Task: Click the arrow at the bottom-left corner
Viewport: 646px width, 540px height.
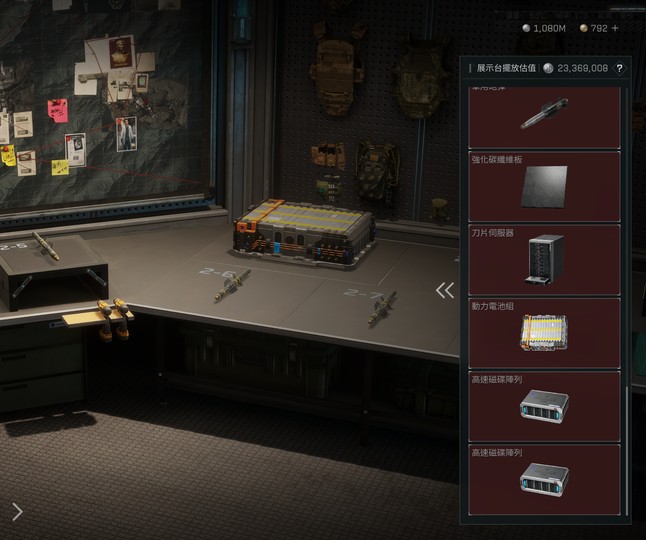Action: [x=17, y=512]
